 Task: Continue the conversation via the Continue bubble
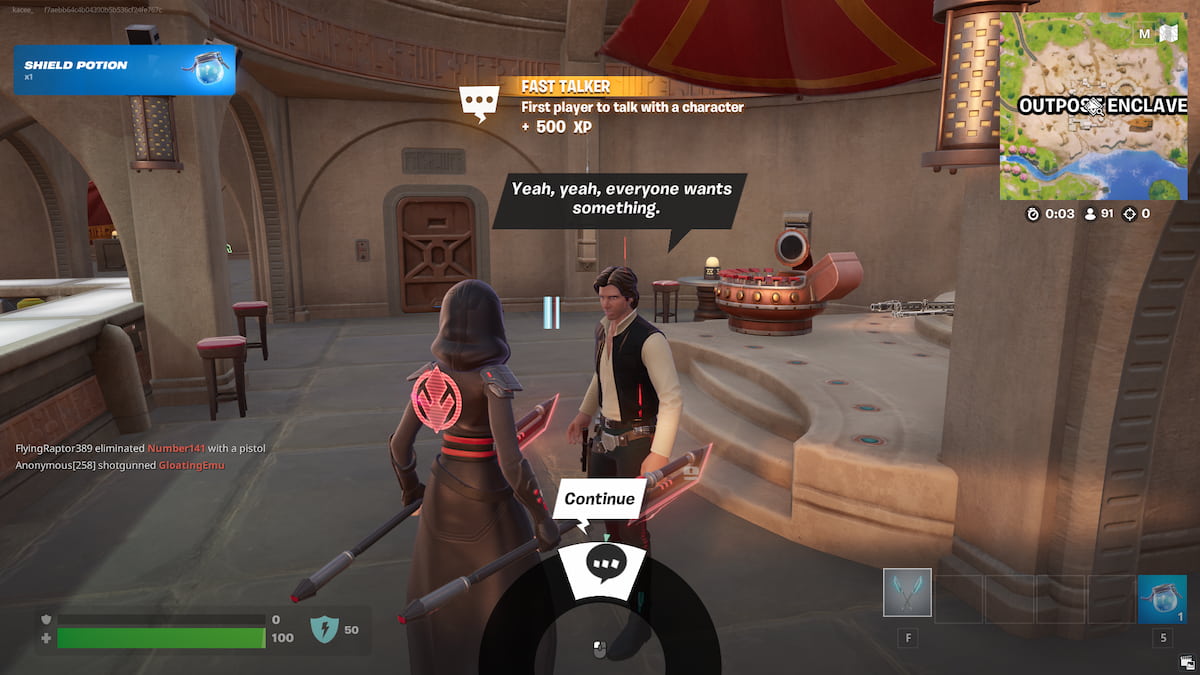click(599, 499)
